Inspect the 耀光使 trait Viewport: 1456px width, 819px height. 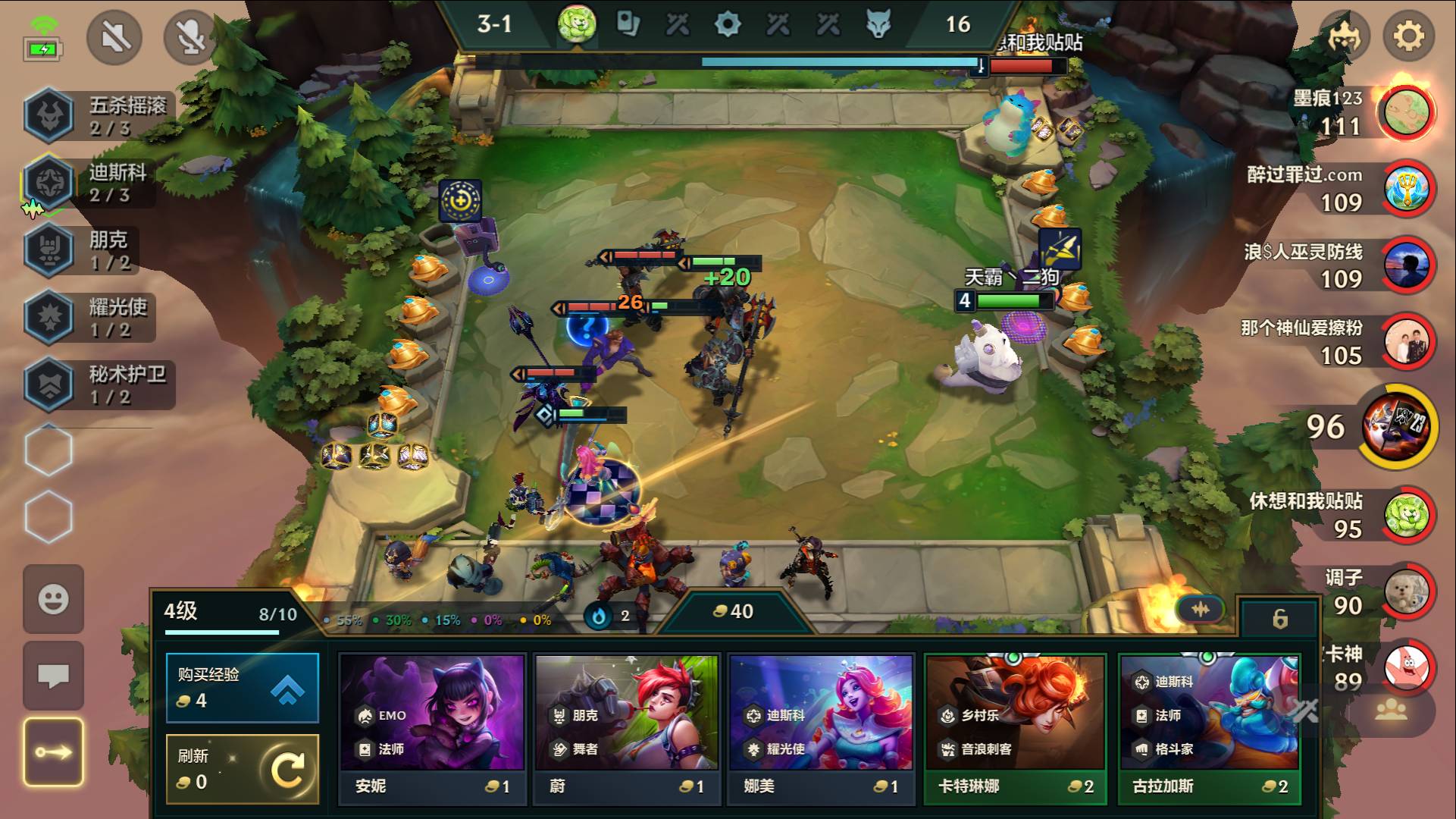[50, 317]
